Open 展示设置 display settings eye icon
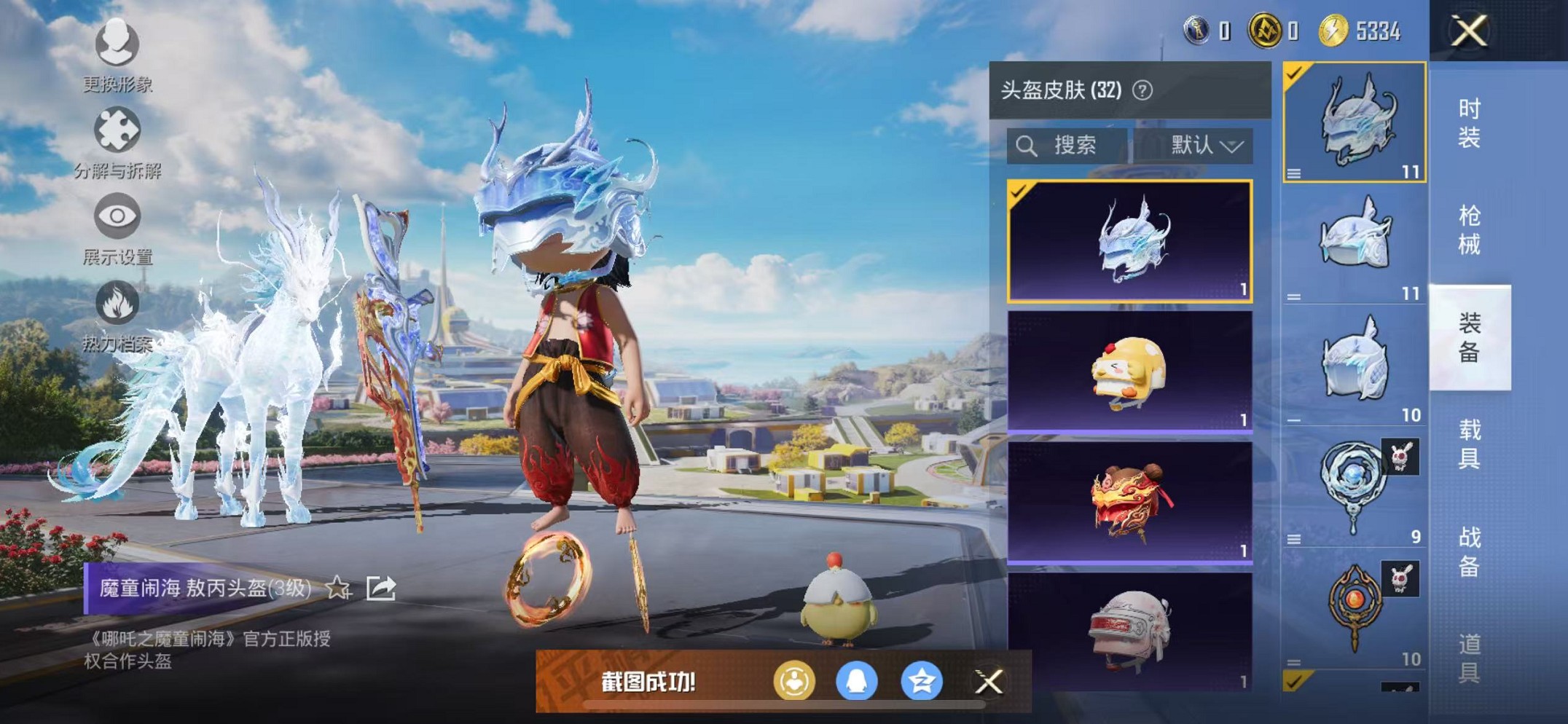 click(x=119, y=215)
